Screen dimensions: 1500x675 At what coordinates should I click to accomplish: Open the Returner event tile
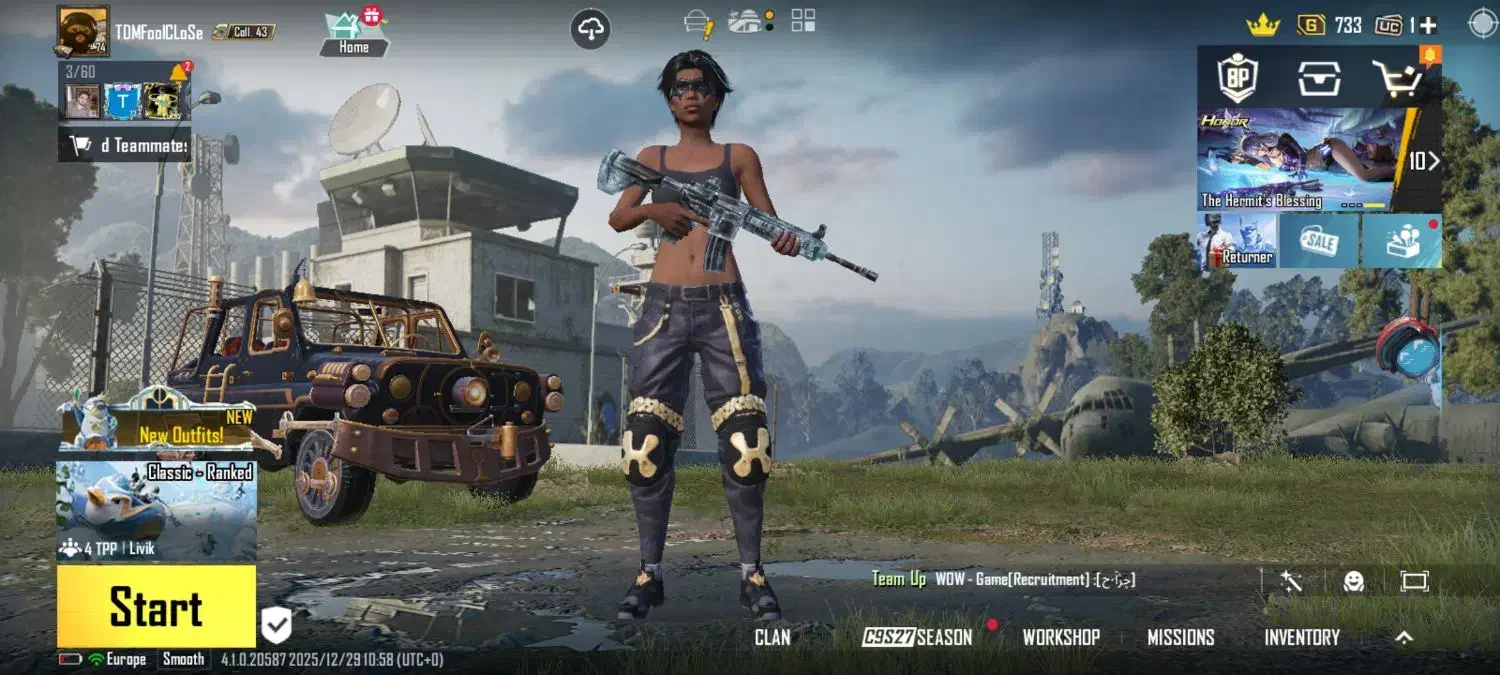click(1237, 241)
